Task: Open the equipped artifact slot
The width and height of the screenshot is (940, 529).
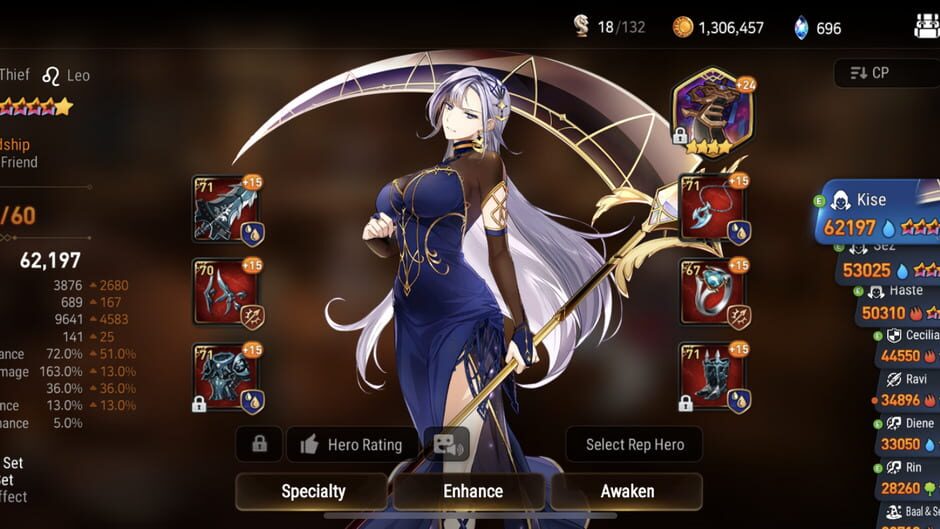Action: 713,112
